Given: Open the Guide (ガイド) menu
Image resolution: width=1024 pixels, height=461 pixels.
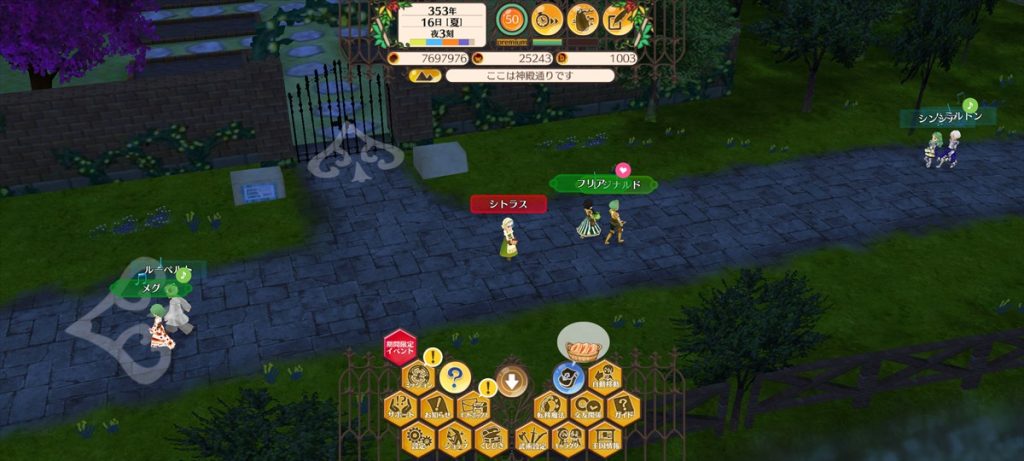Looking at the screenshot, I should (622, 408).
